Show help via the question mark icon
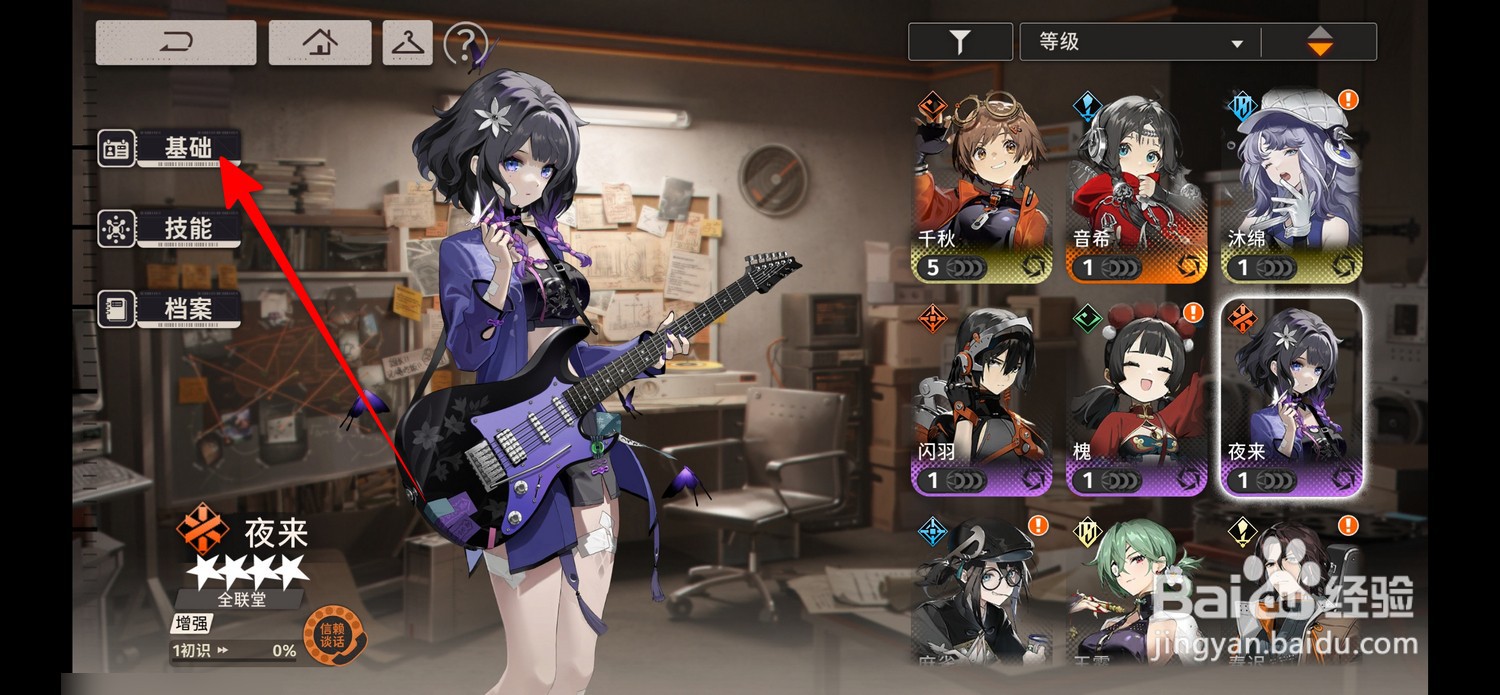 coord(465,43)
